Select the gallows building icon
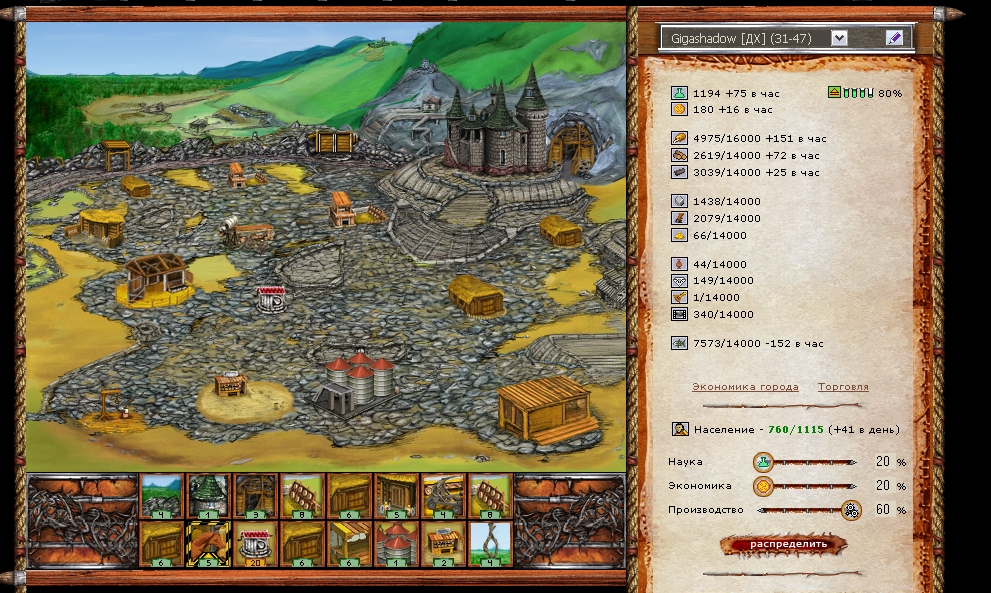Viewport: 991px width, 593px height. (491, 543)
